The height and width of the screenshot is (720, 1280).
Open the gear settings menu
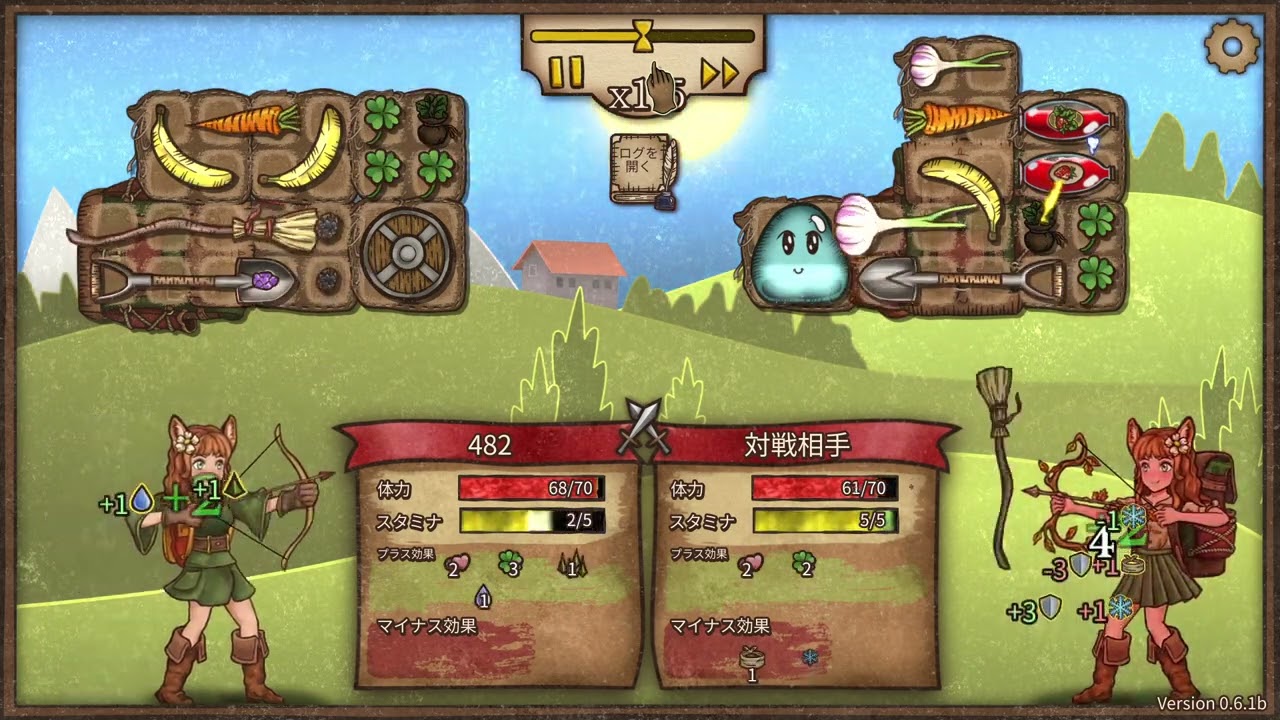click(x=1232, y=46)
